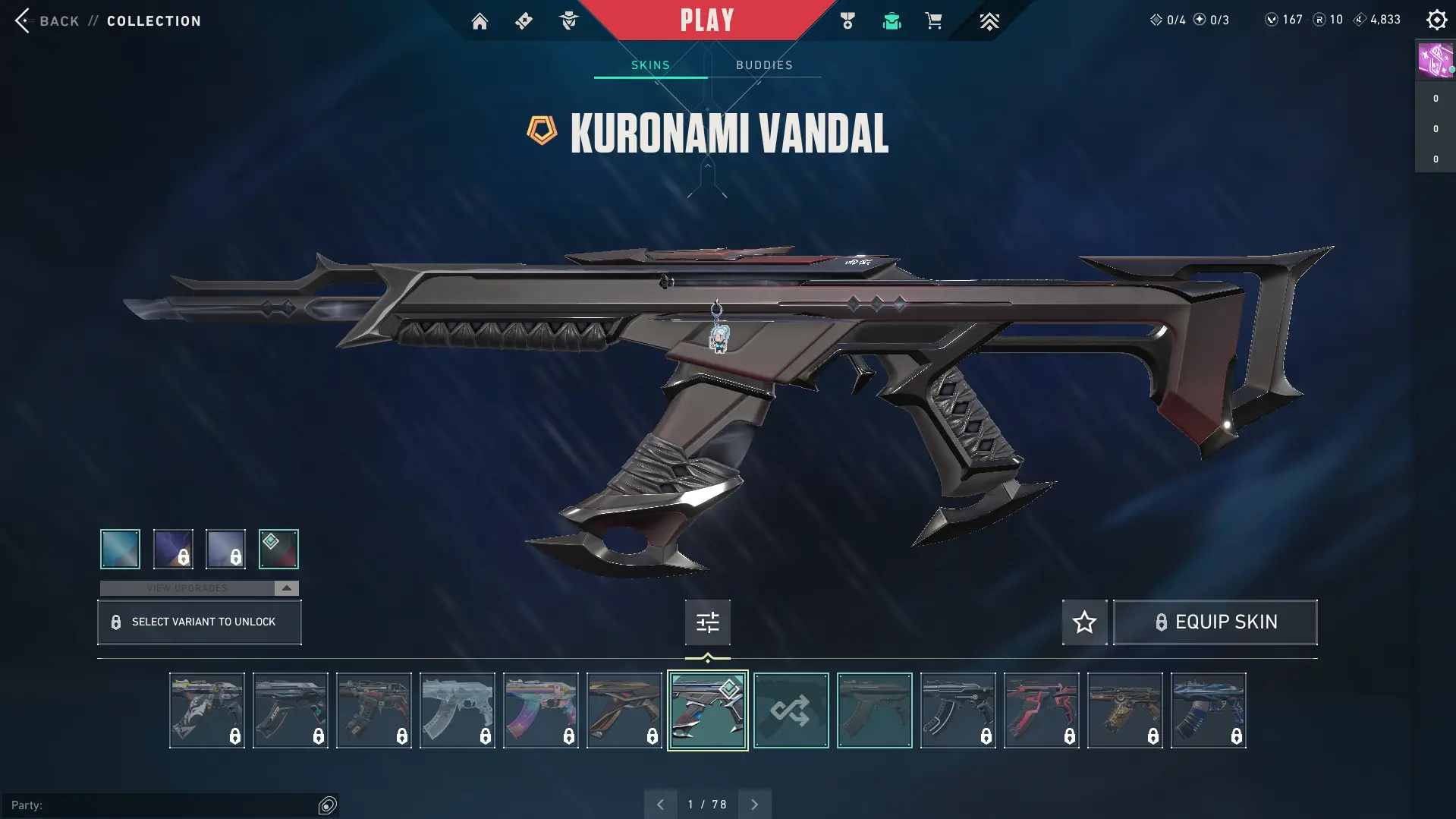
Task: Toggle the favorite star for Kuronami Vandal
Action: click(1083, 622)
